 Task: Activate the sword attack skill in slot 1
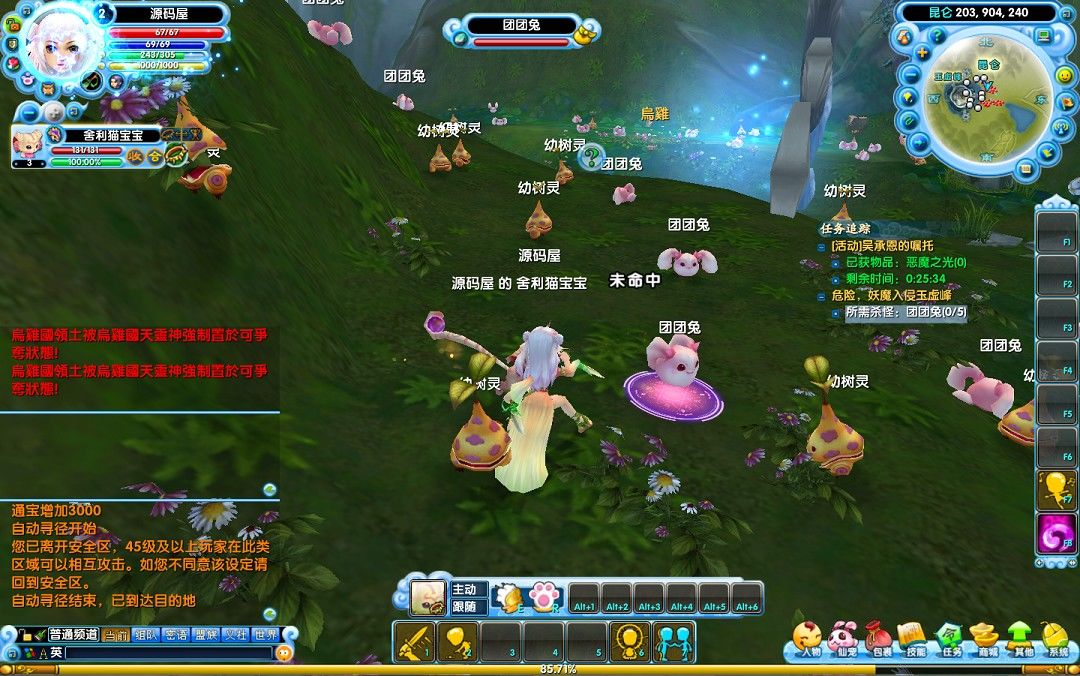coord(413,641)
